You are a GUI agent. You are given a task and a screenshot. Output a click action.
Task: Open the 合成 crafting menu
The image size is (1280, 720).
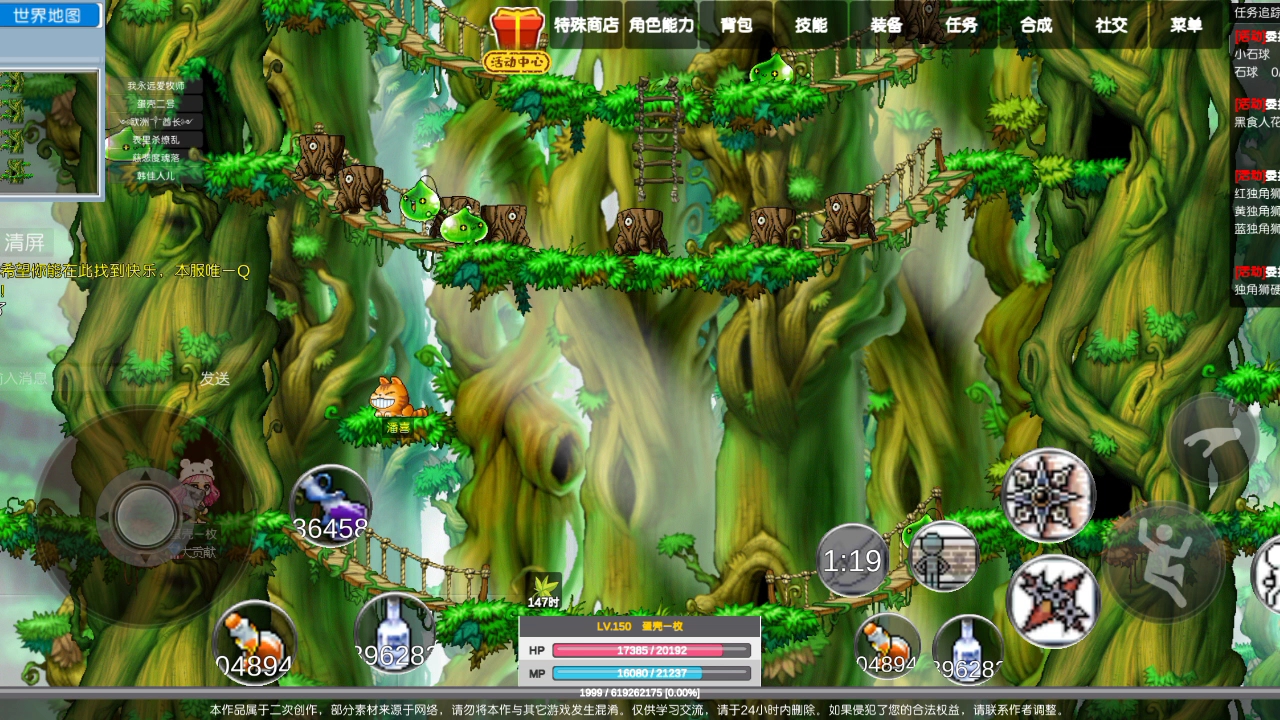click(1036, 25)
